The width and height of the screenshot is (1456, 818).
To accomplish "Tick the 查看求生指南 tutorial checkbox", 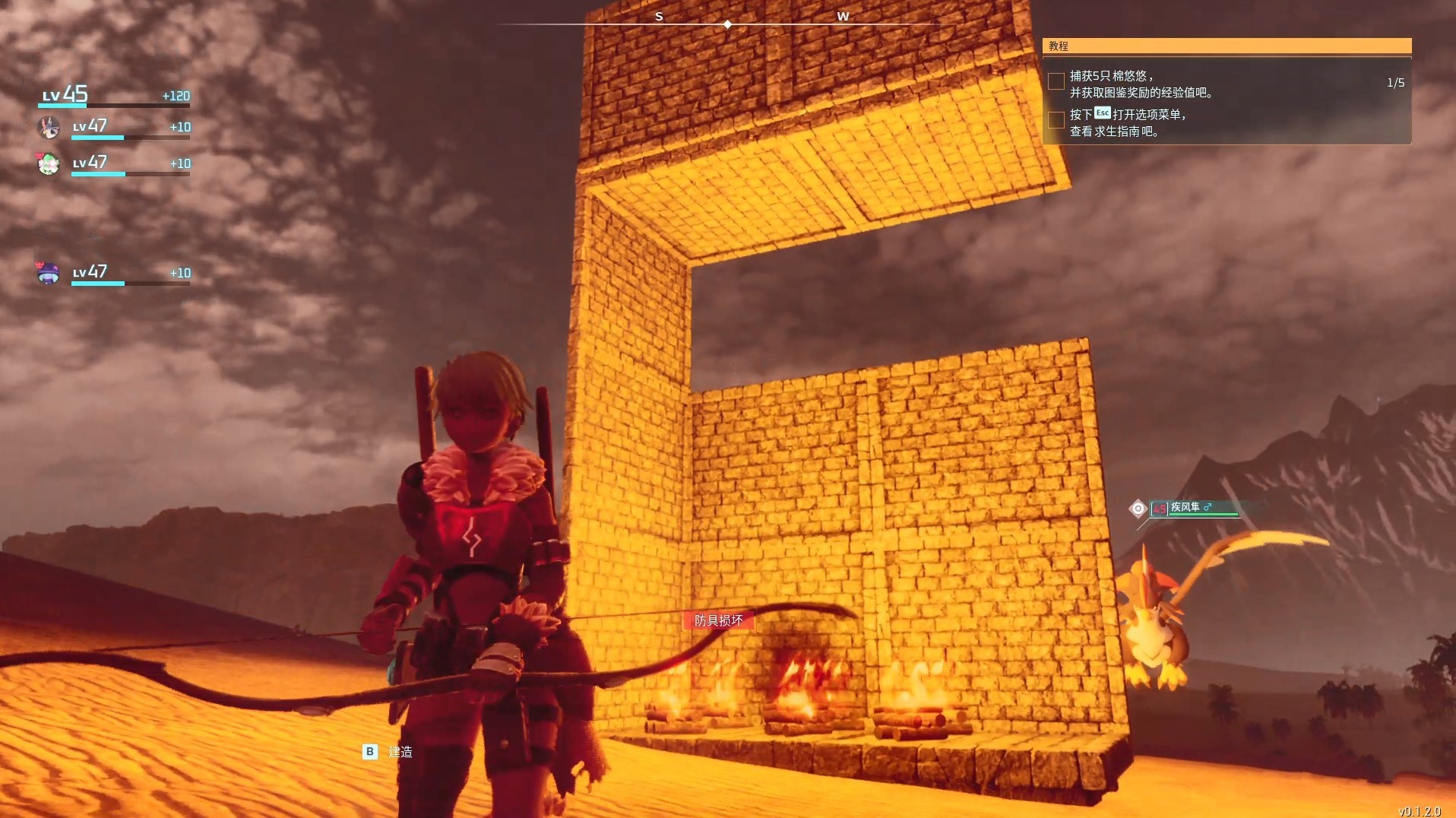I will click(1056, 120).
